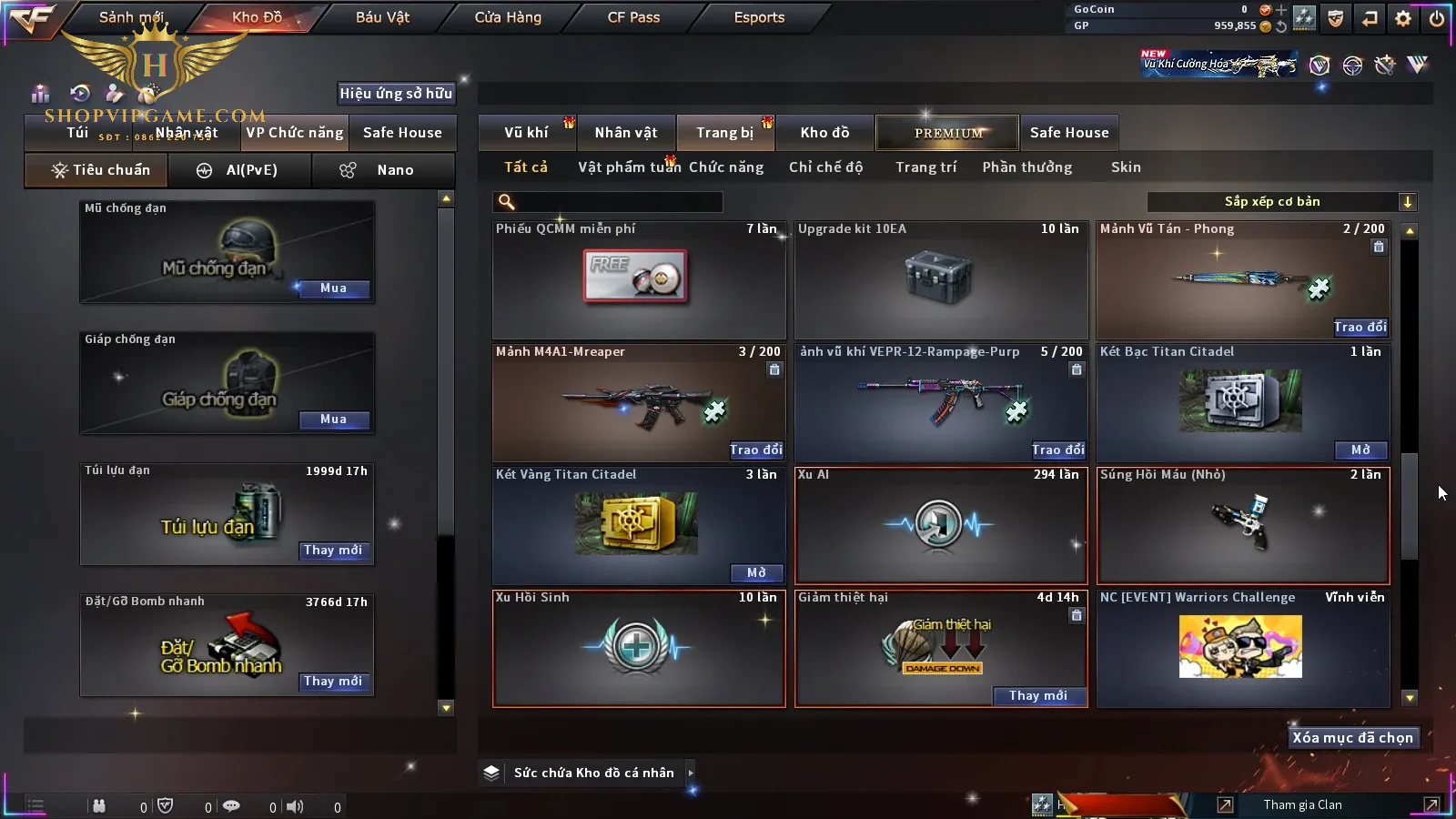Go to the CF Pass menu
The image size is (1456, 819).
633,17
